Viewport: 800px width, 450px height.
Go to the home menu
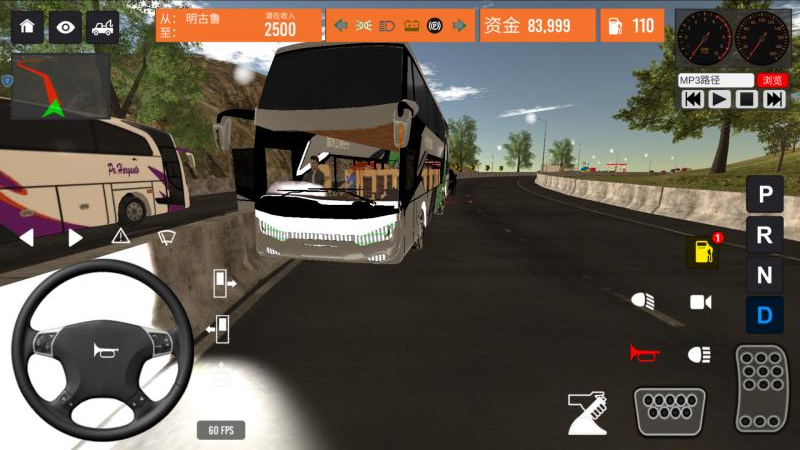click(27, 26)
